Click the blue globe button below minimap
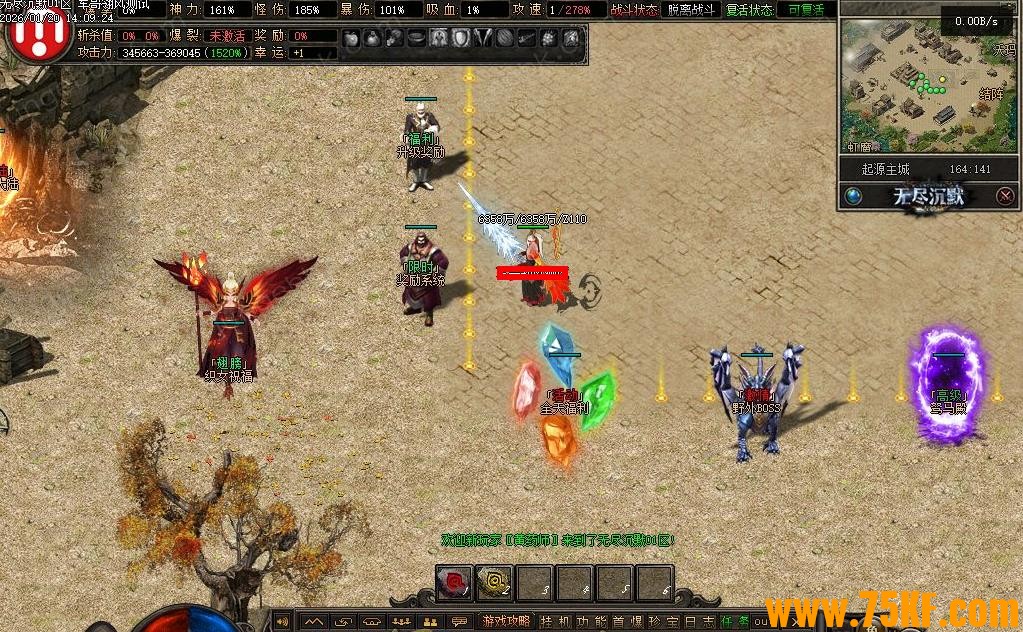Viewport: 1023px width, 632px height. 853,196
